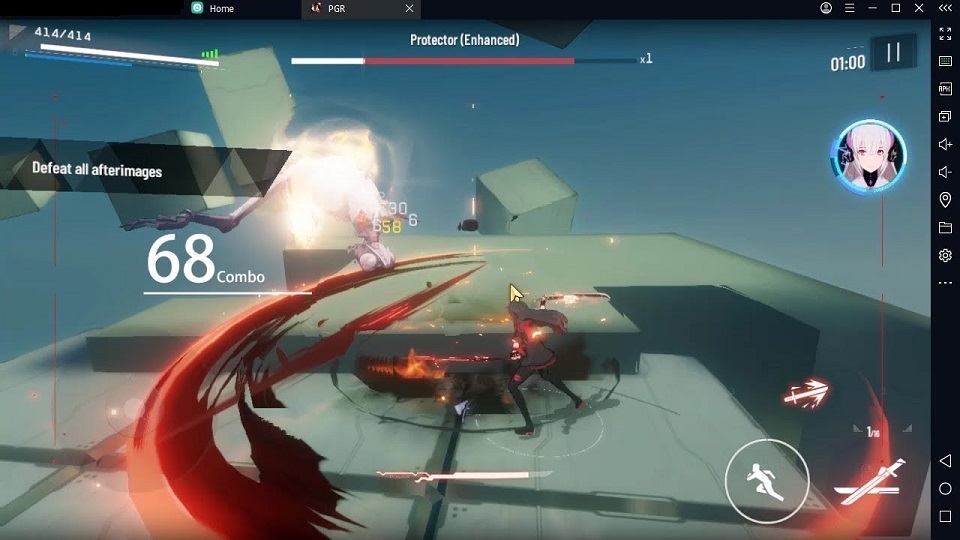Viewport: 960px width, 540px height.
Task: Activate the glowing red sword skill
Action: (x=807, y=393)
